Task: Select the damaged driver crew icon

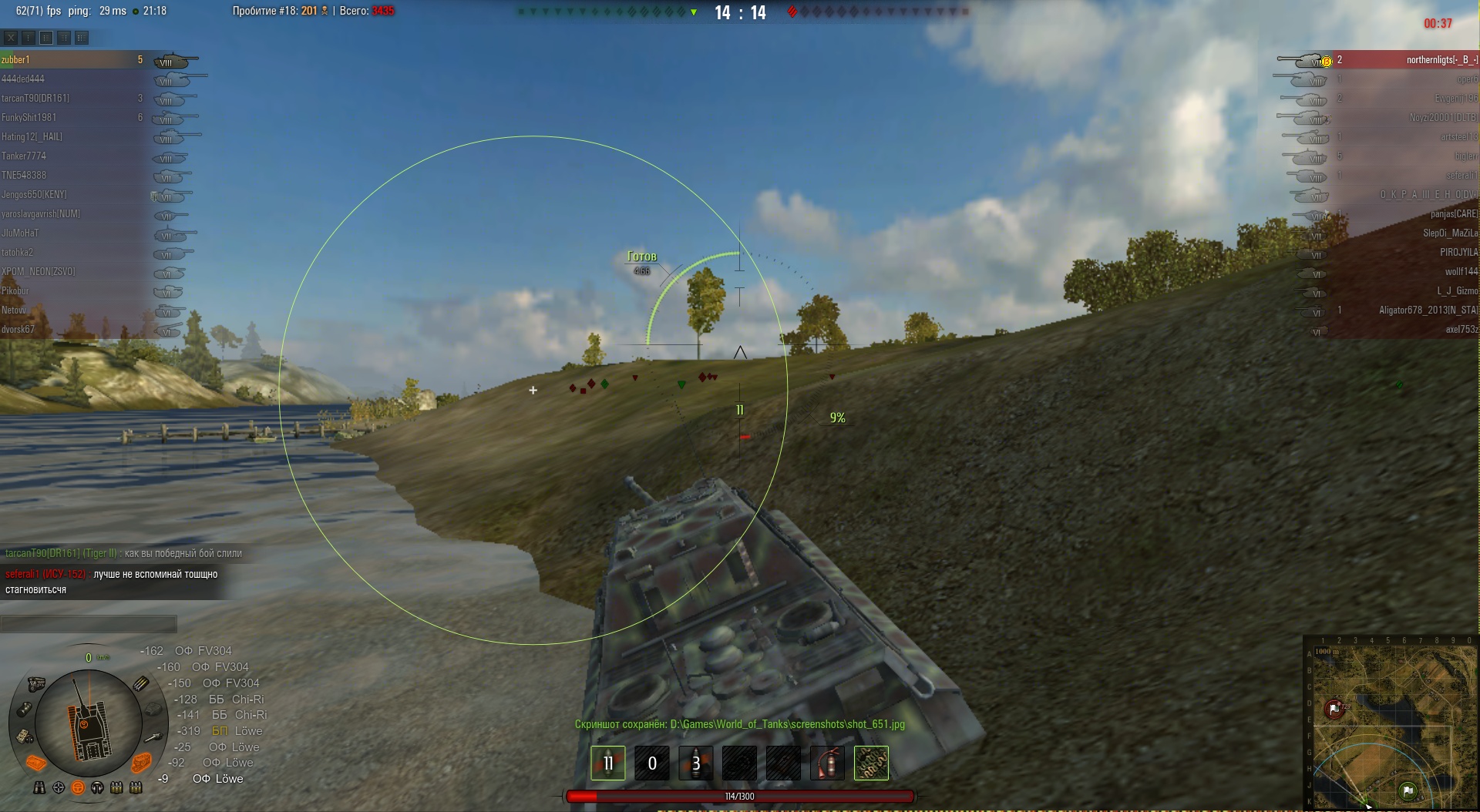Action: point(78,787)
